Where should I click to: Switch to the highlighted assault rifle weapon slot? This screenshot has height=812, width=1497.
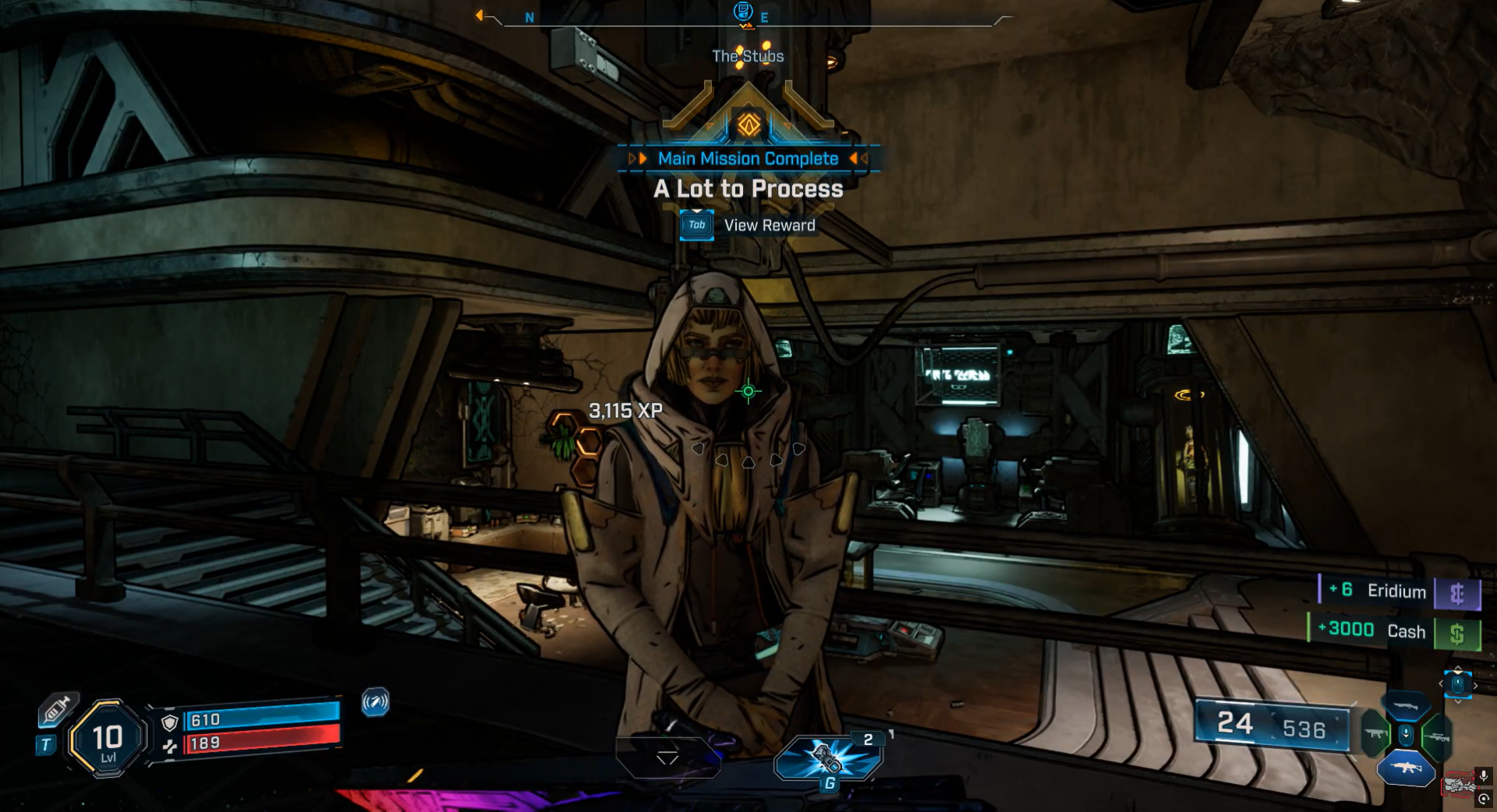pos(1406,768)
